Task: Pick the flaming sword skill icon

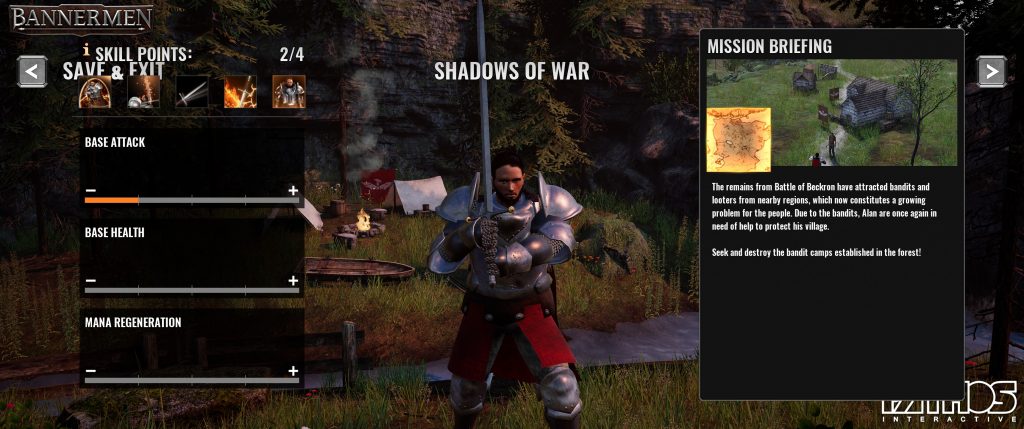Action: coord(240,92)
